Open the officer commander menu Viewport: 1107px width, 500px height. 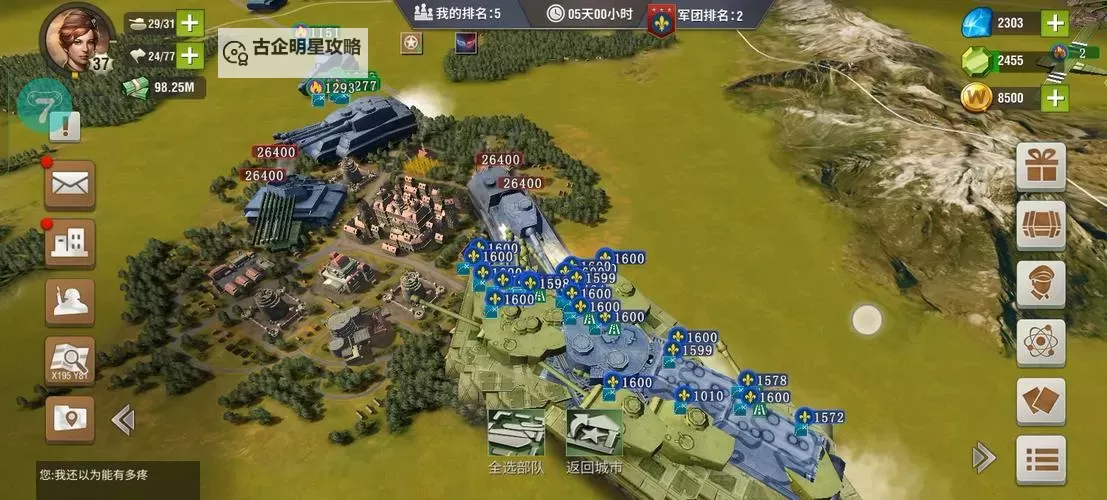1041,284
